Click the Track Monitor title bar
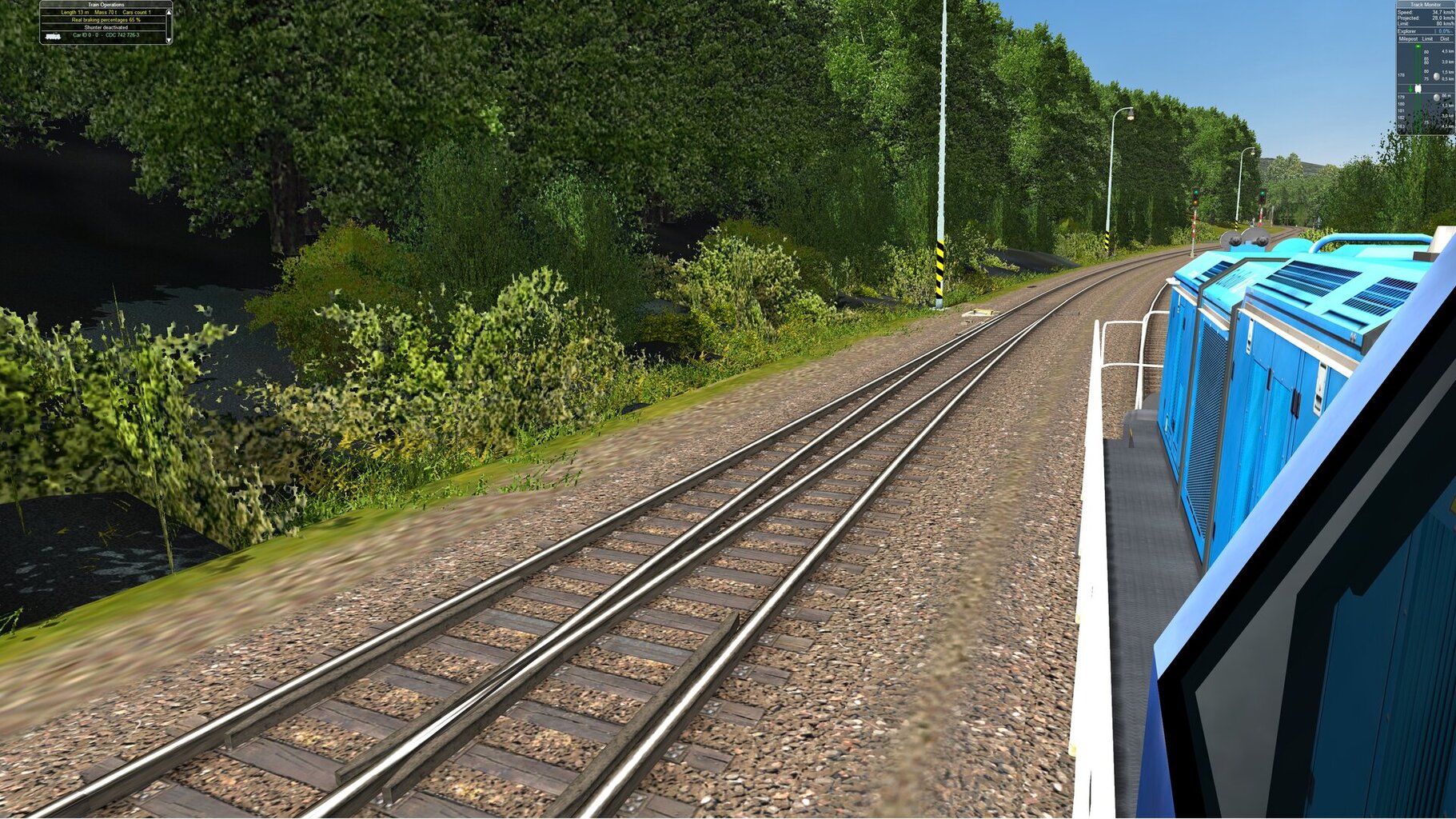 (1425, 4)
